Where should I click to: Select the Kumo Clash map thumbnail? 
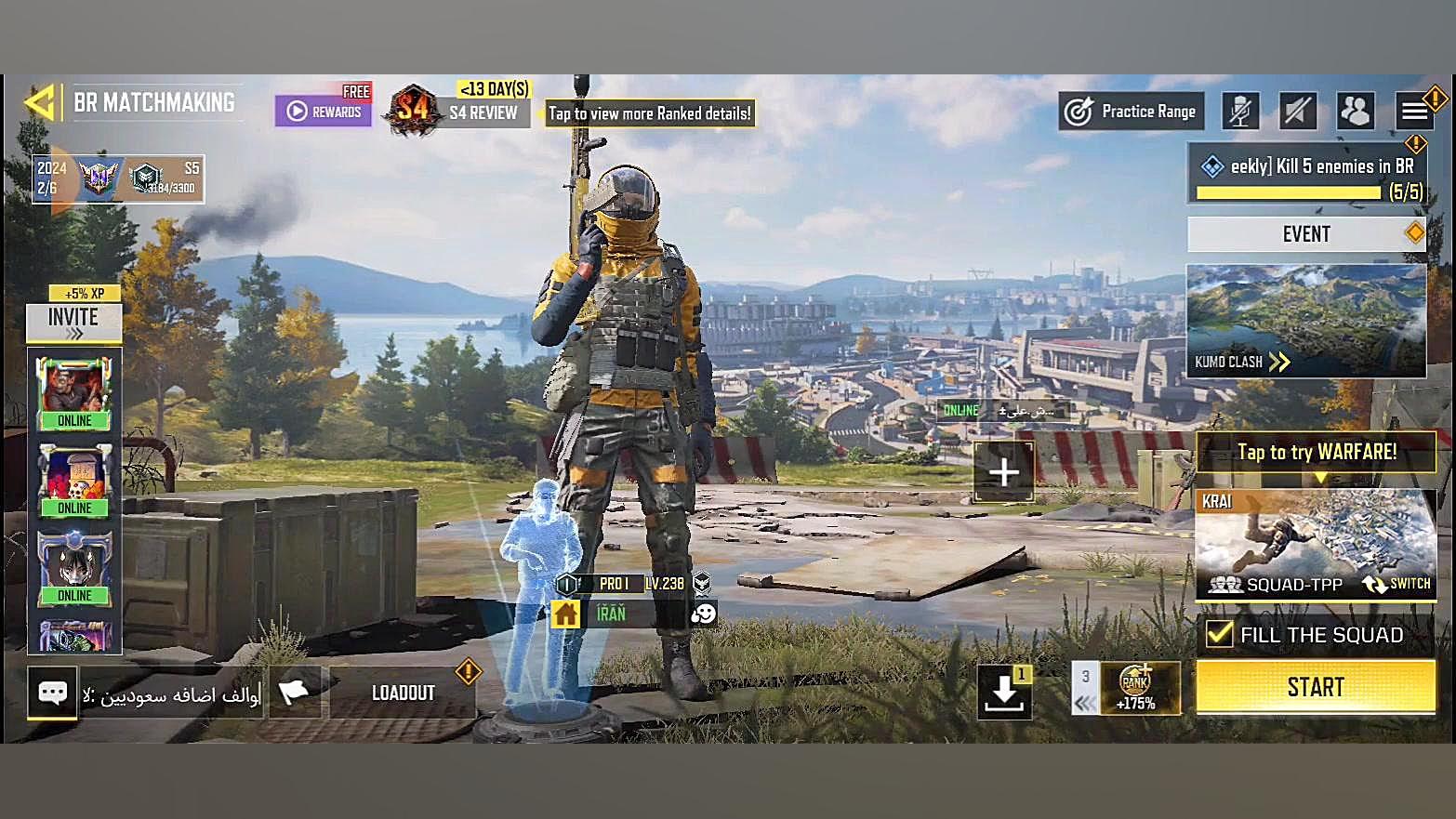pos(1305,321)
